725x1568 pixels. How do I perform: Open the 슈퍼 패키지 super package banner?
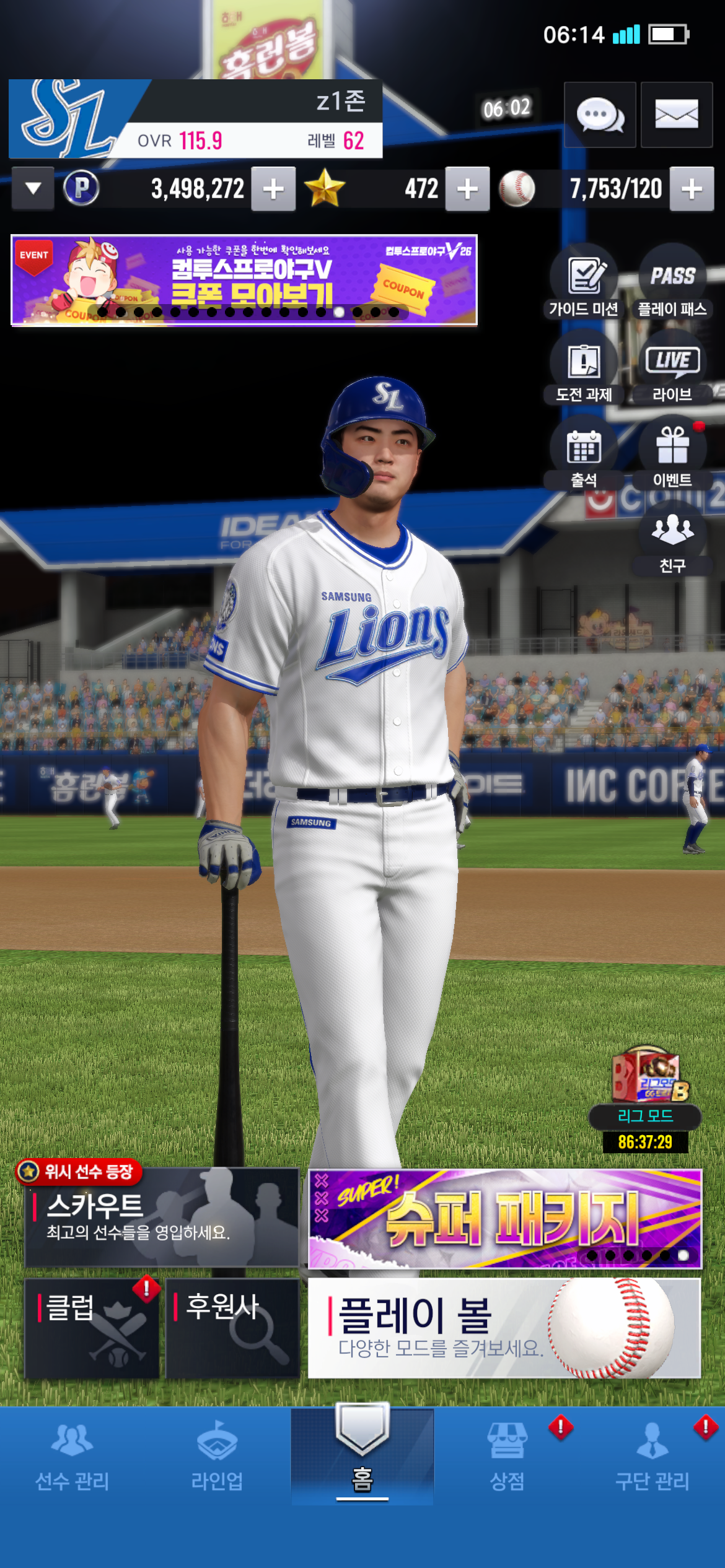point(505,1218)
